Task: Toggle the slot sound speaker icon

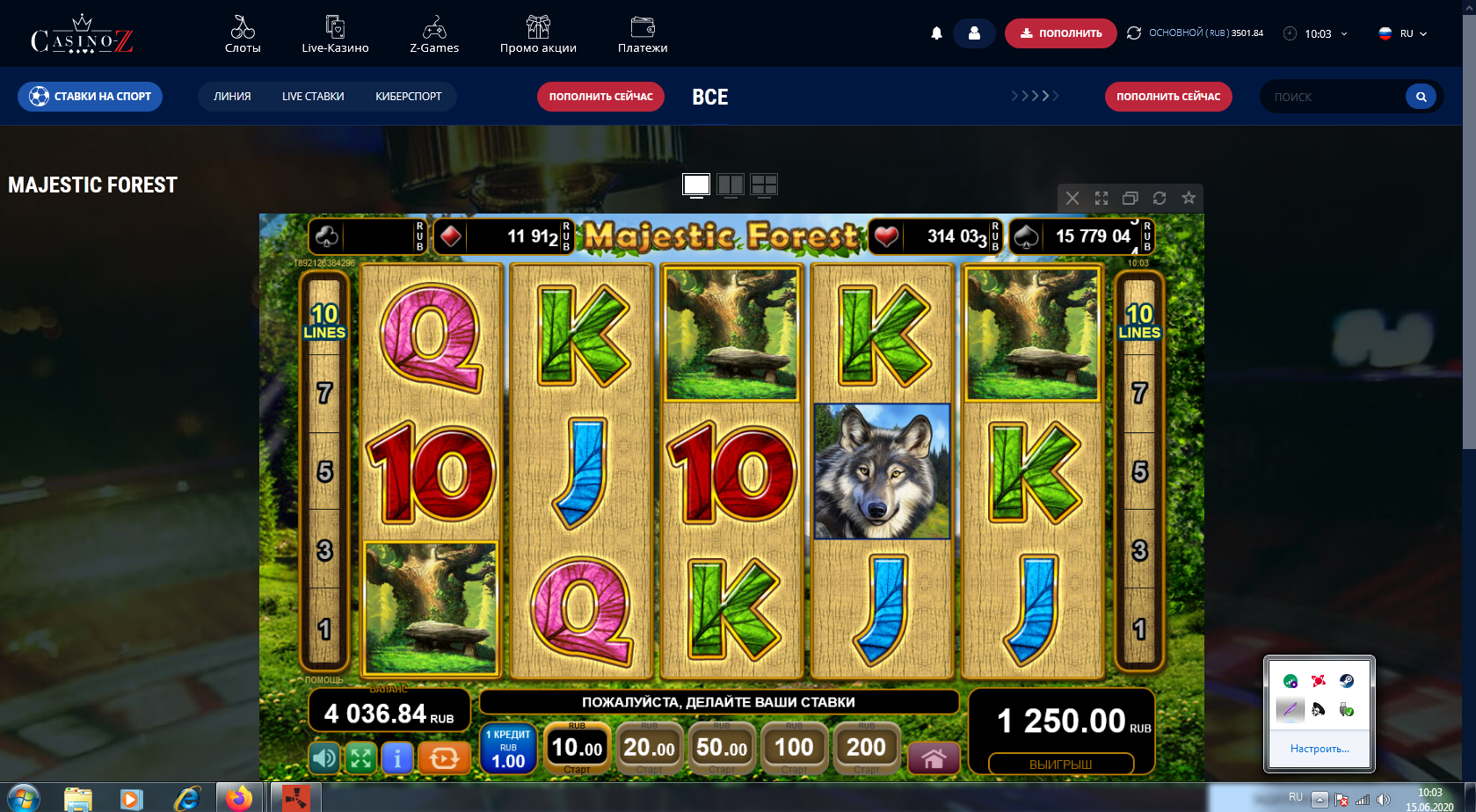Action: (324, 758)
